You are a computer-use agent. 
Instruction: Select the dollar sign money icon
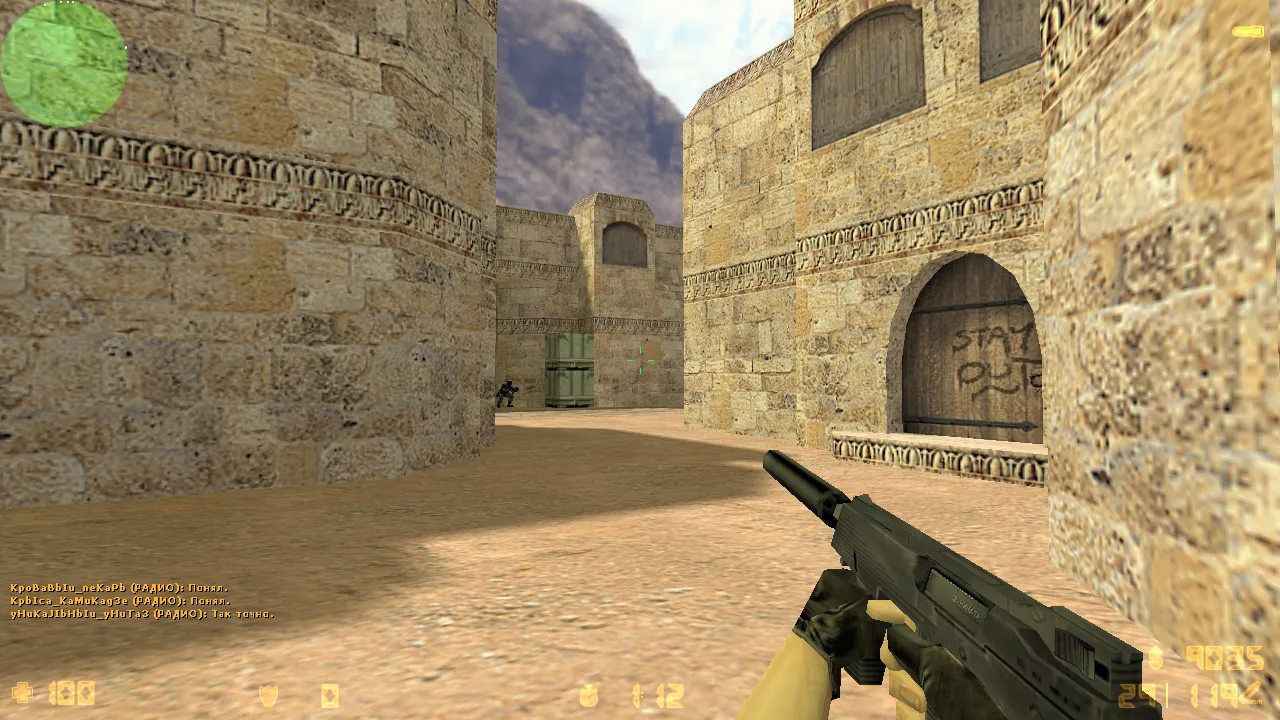(x=1157, y=657)
